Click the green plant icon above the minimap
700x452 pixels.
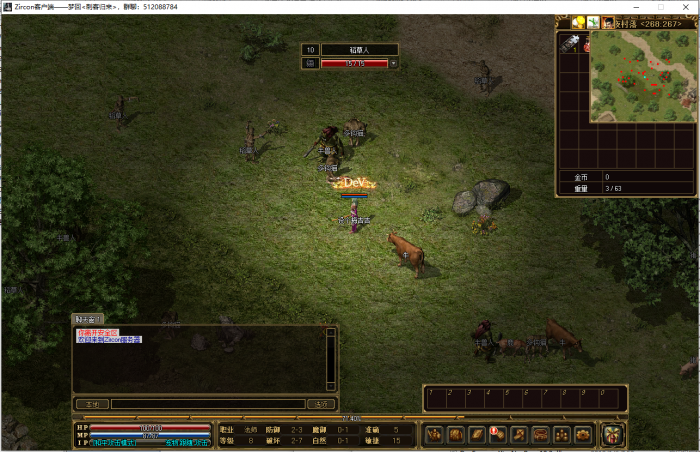click(x=593, y=22)
